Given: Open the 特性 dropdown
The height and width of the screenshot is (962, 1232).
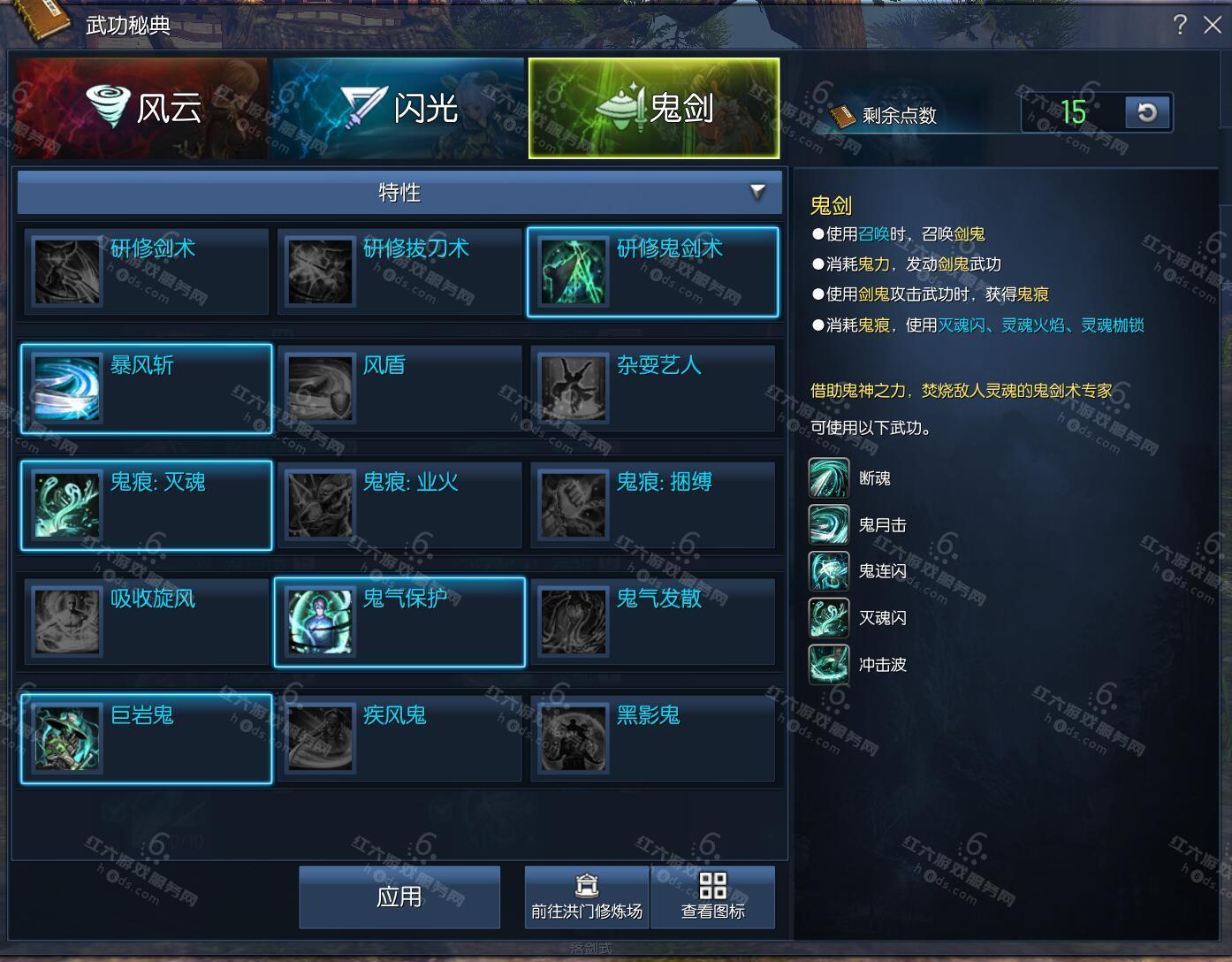Looking at the screenshot, I should (x=399, y=193).
